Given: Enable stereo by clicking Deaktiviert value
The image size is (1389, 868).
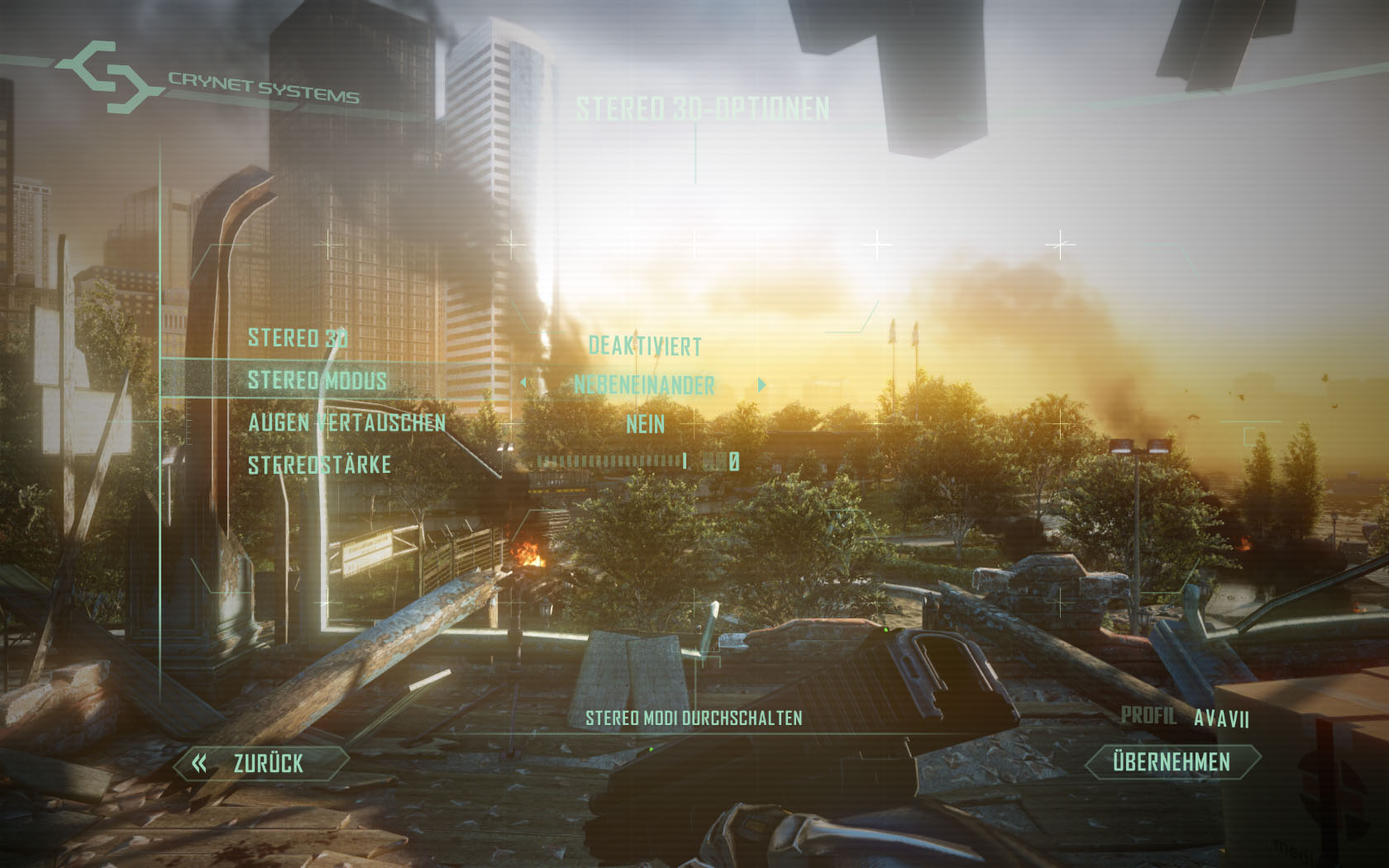Looking at the screenshot, I should coord(644,346).
